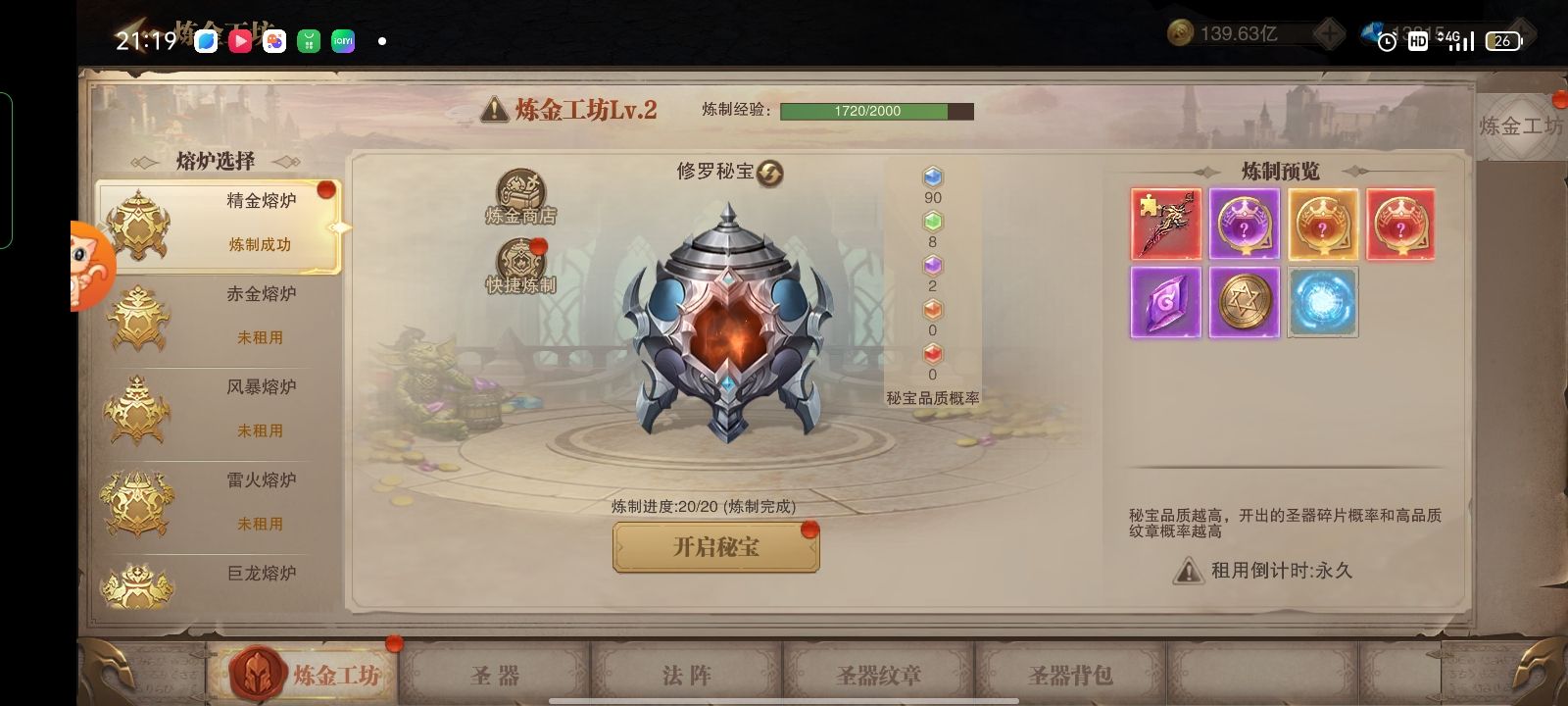This screenshot has height=706, width=1568.
Task: Pick the 雷火熔炉 furnace
Action: click(218, 503)
